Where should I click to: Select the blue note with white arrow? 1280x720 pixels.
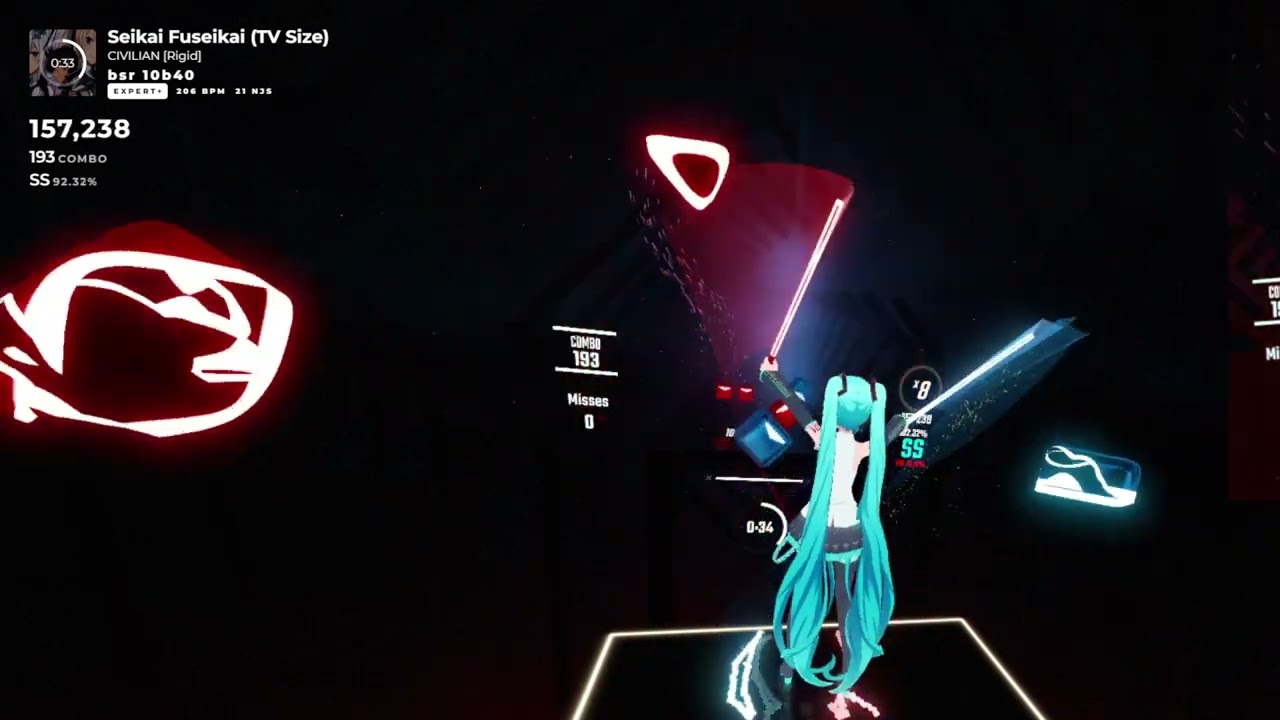(765, 438)
